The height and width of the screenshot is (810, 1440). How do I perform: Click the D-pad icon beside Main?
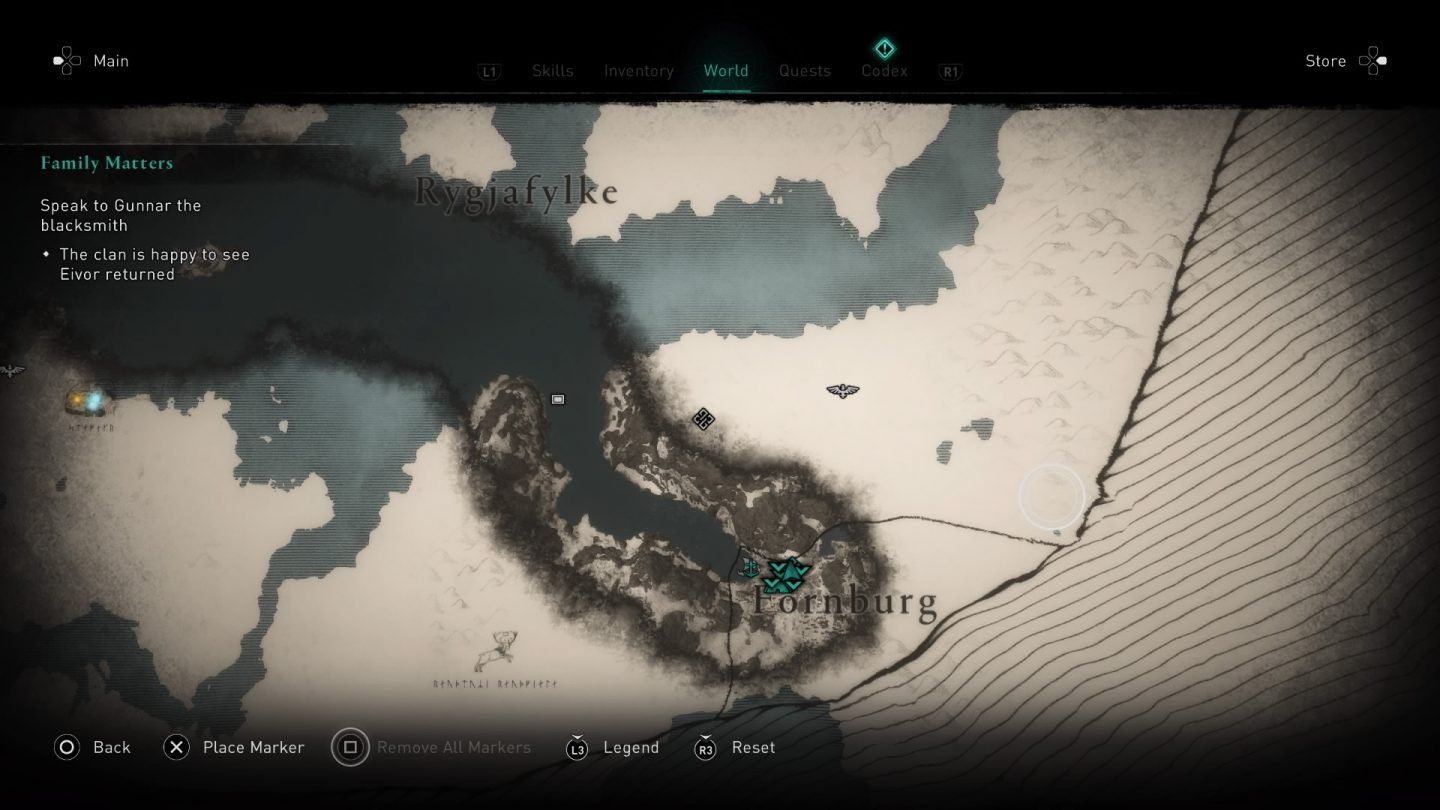point(66,60)
